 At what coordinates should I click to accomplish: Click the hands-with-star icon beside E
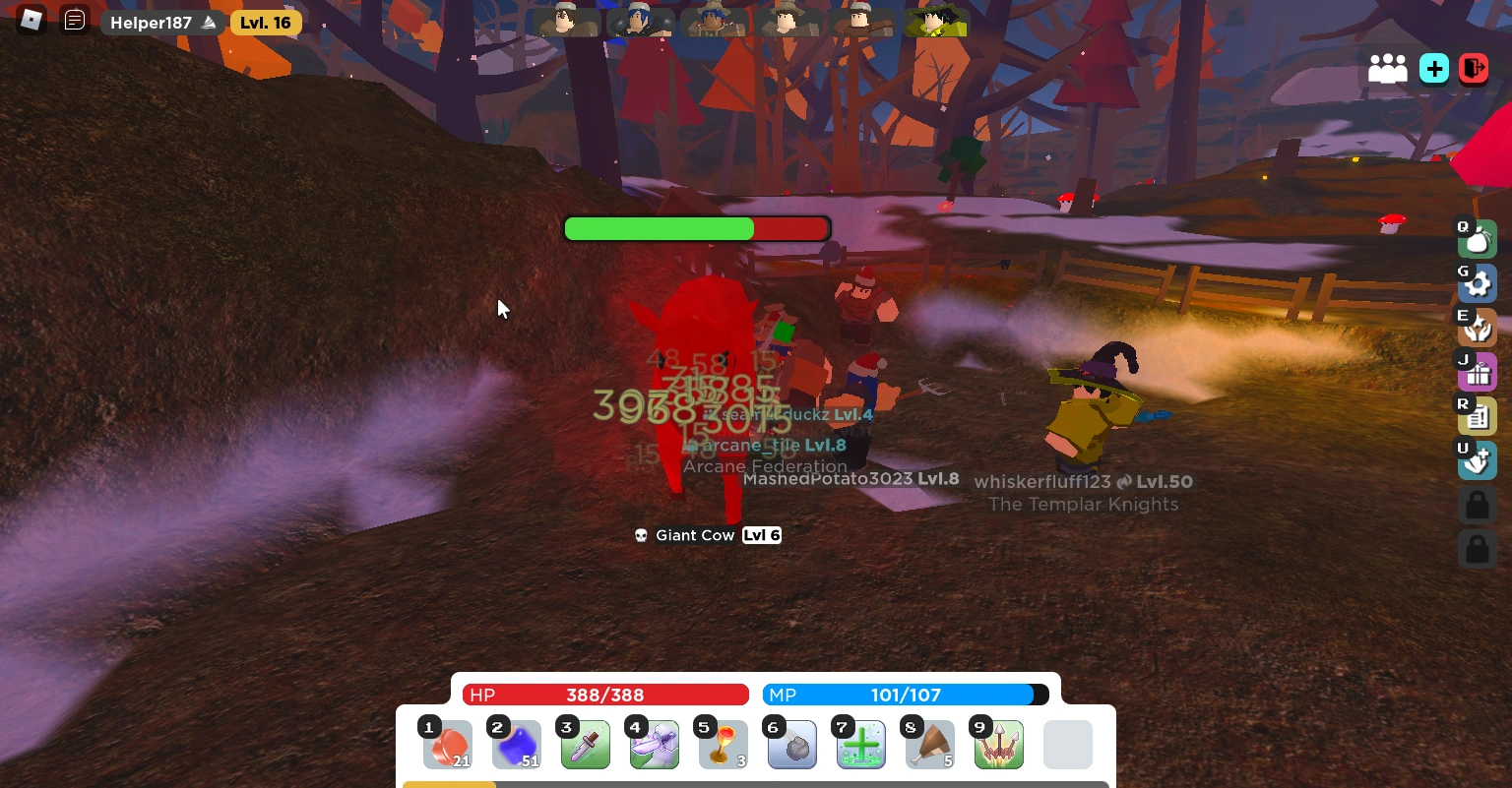pyautogui.click(x=1478, y=328)
